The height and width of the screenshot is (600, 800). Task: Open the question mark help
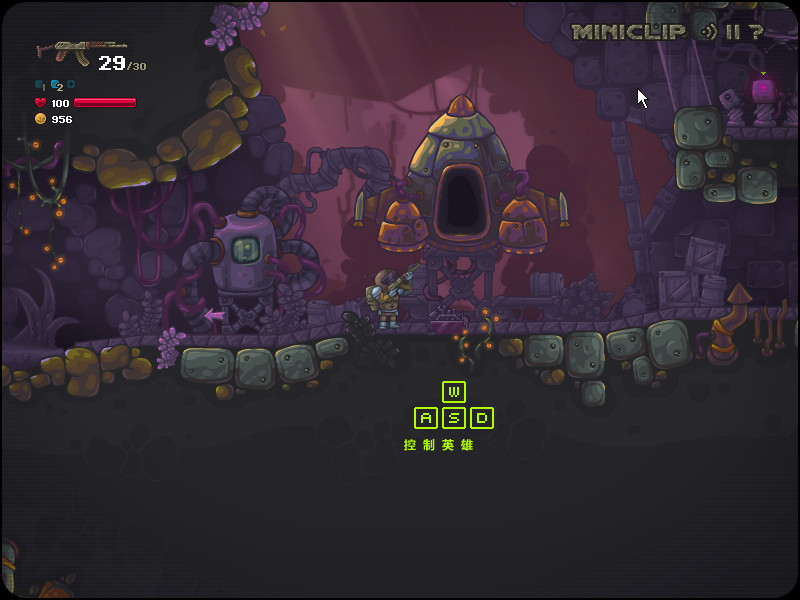[x=756, y=32]
